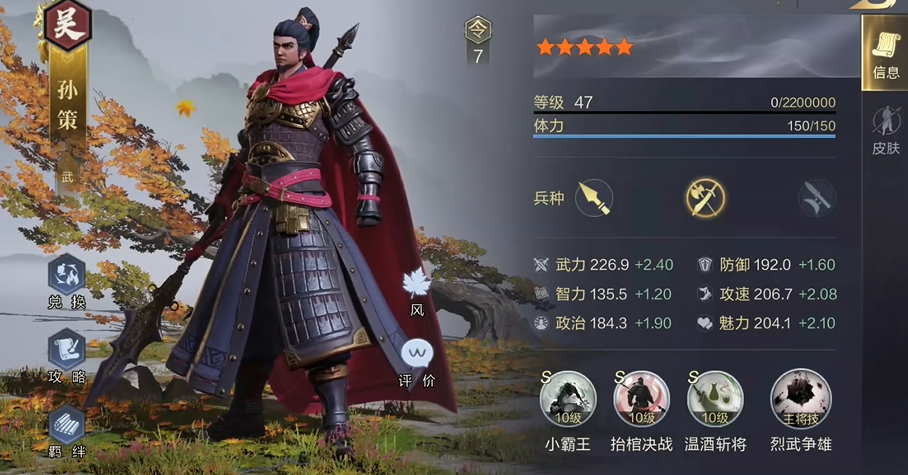Click the 令 cost badge showing 7
This screenshot has width=908, height=475.
(478, 41)
